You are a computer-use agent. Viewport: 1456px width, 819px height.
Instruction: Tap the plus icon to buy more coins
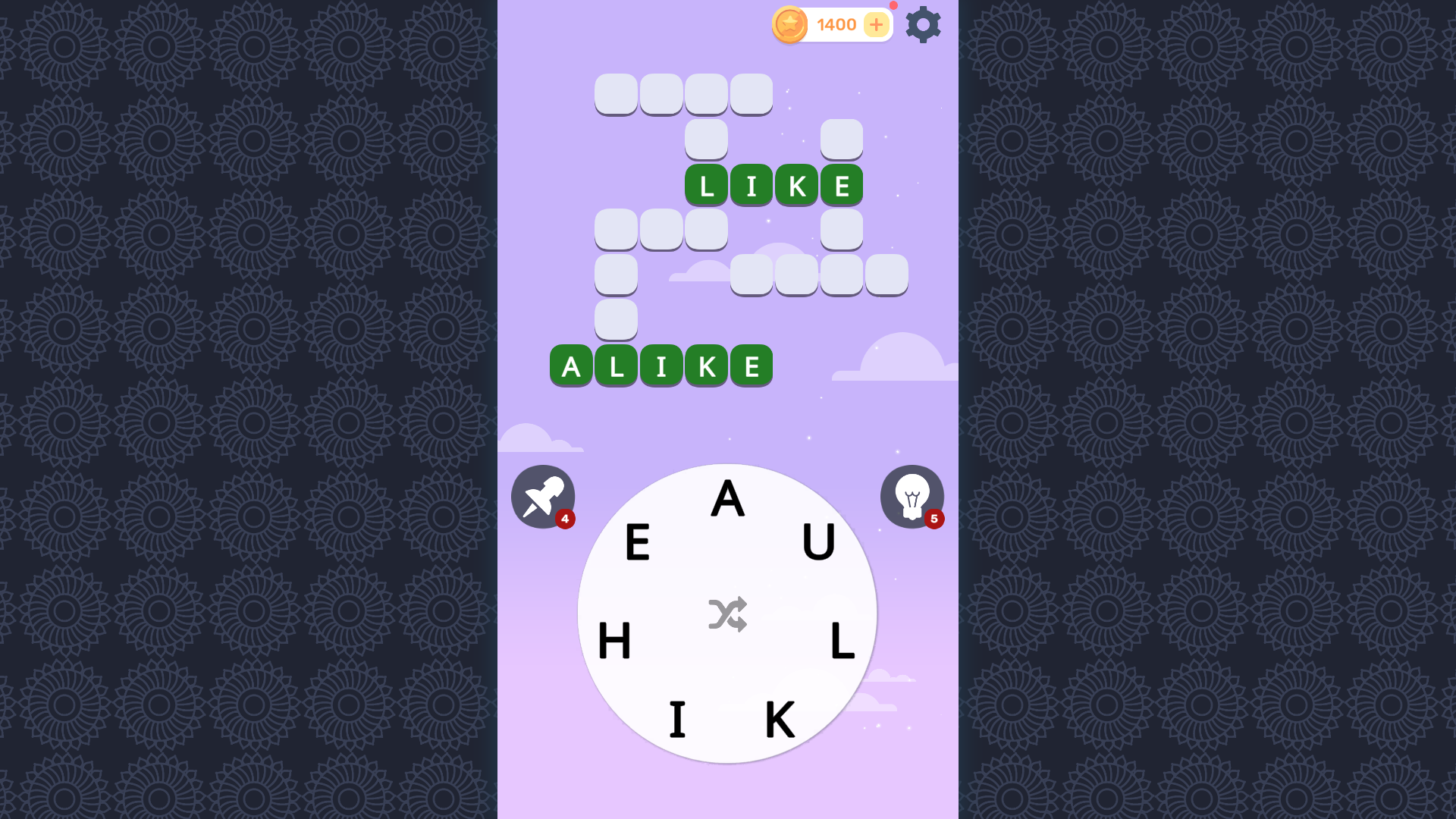(877, 25)
